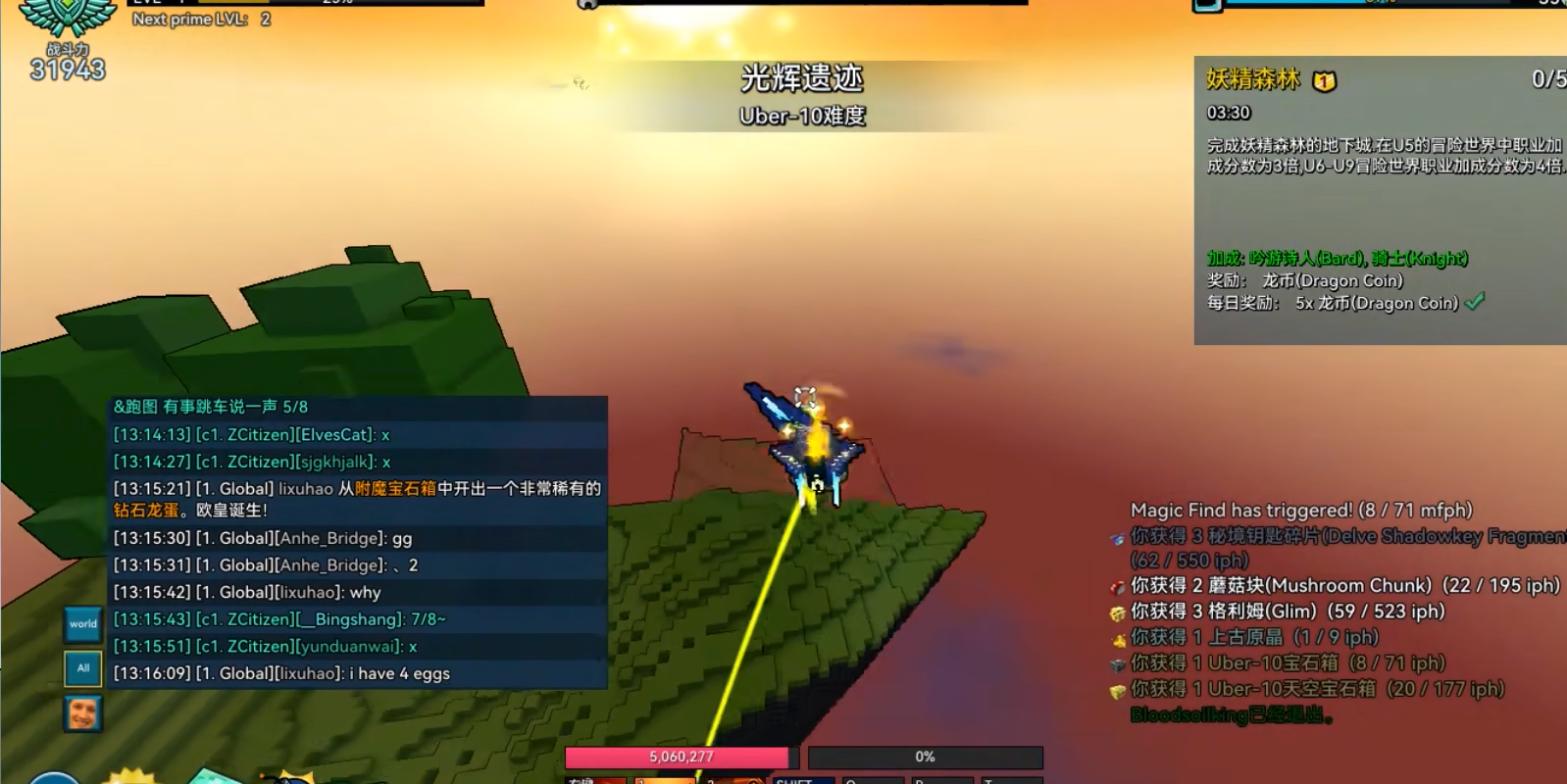Image resolution: width=1567 pixels, height=784 pixels.
Task: Select the Uber-10宝石箱 chest icon
Action: pyautogui.click(x=1115, y=662)
